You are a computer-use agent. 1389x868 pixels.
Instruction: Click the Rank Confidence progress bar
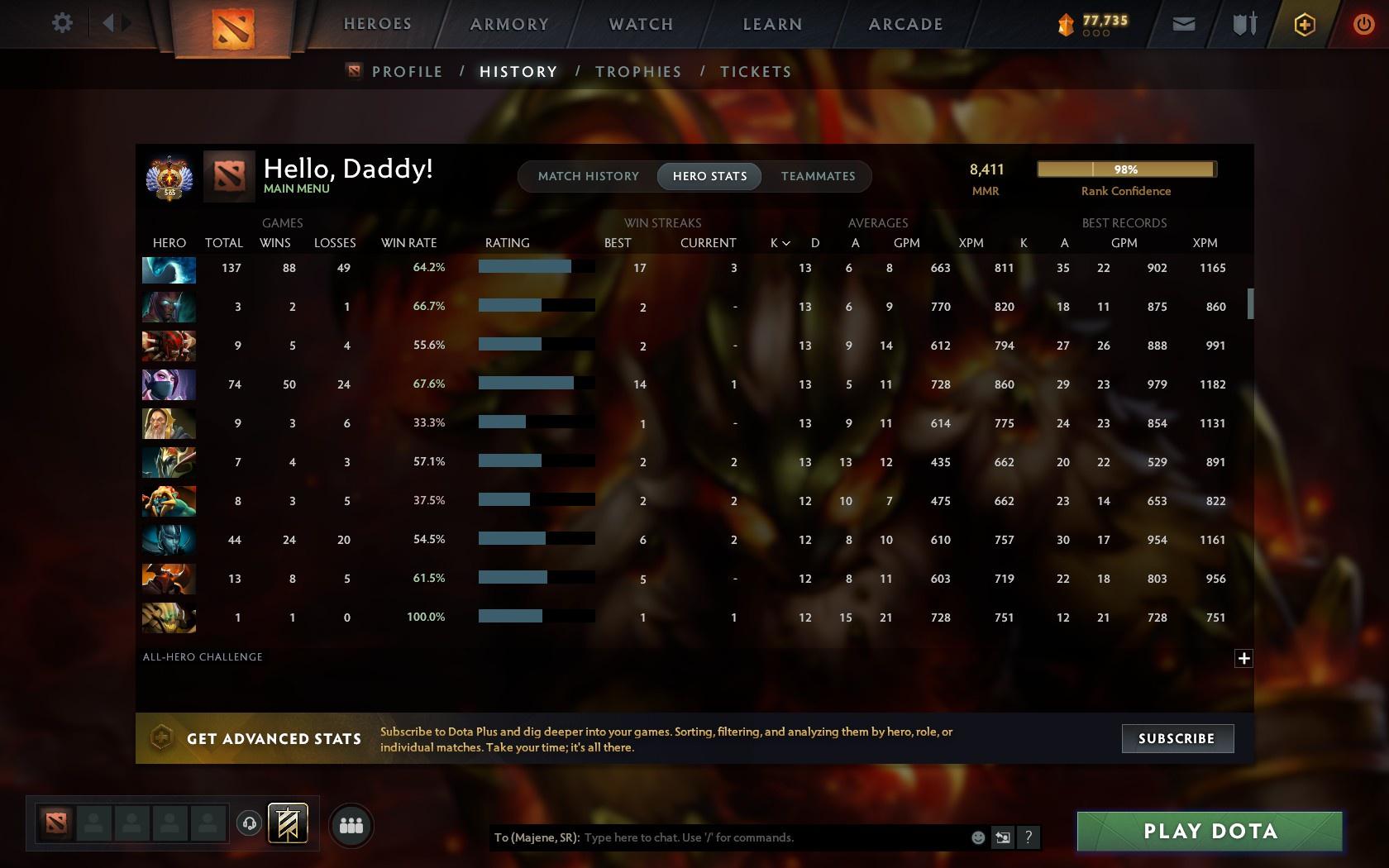tap(1125, 169)
